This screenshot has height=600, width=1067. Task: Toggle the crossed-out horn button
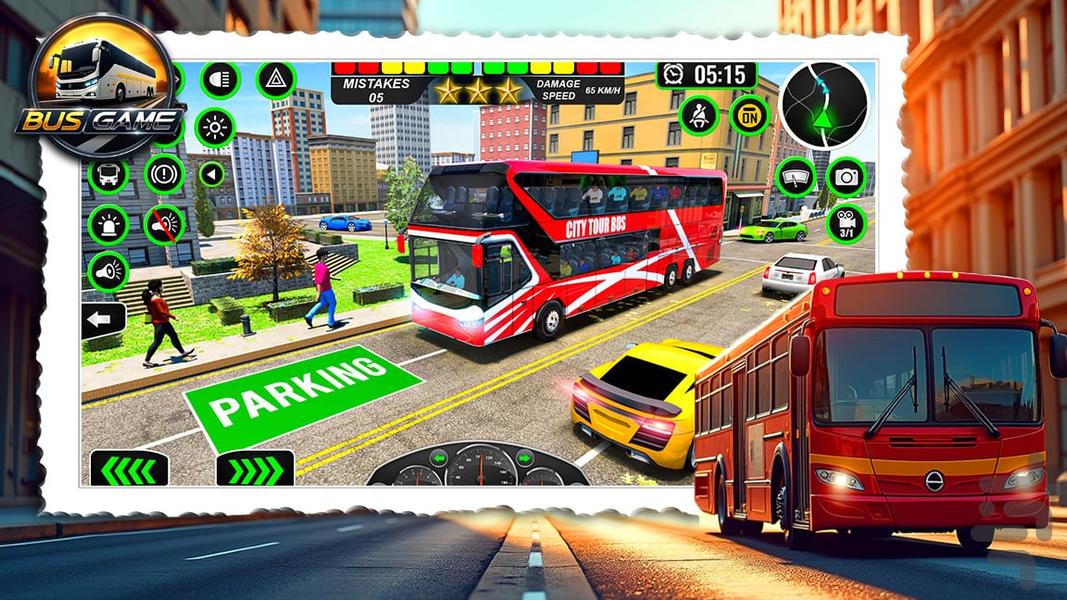tap(164, 224)
